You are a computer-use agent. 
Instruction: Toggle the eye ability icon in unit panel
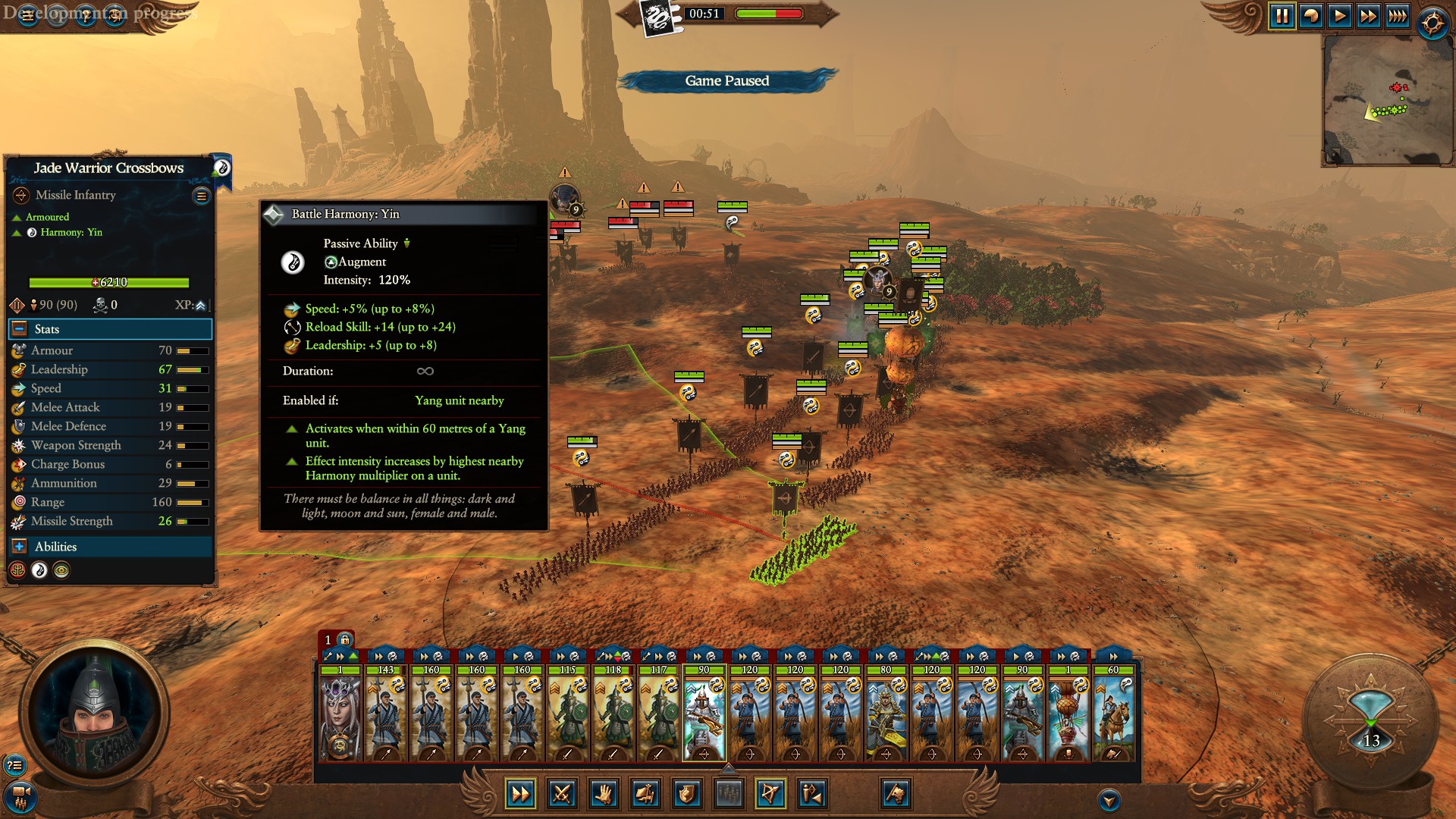(61, 571)
